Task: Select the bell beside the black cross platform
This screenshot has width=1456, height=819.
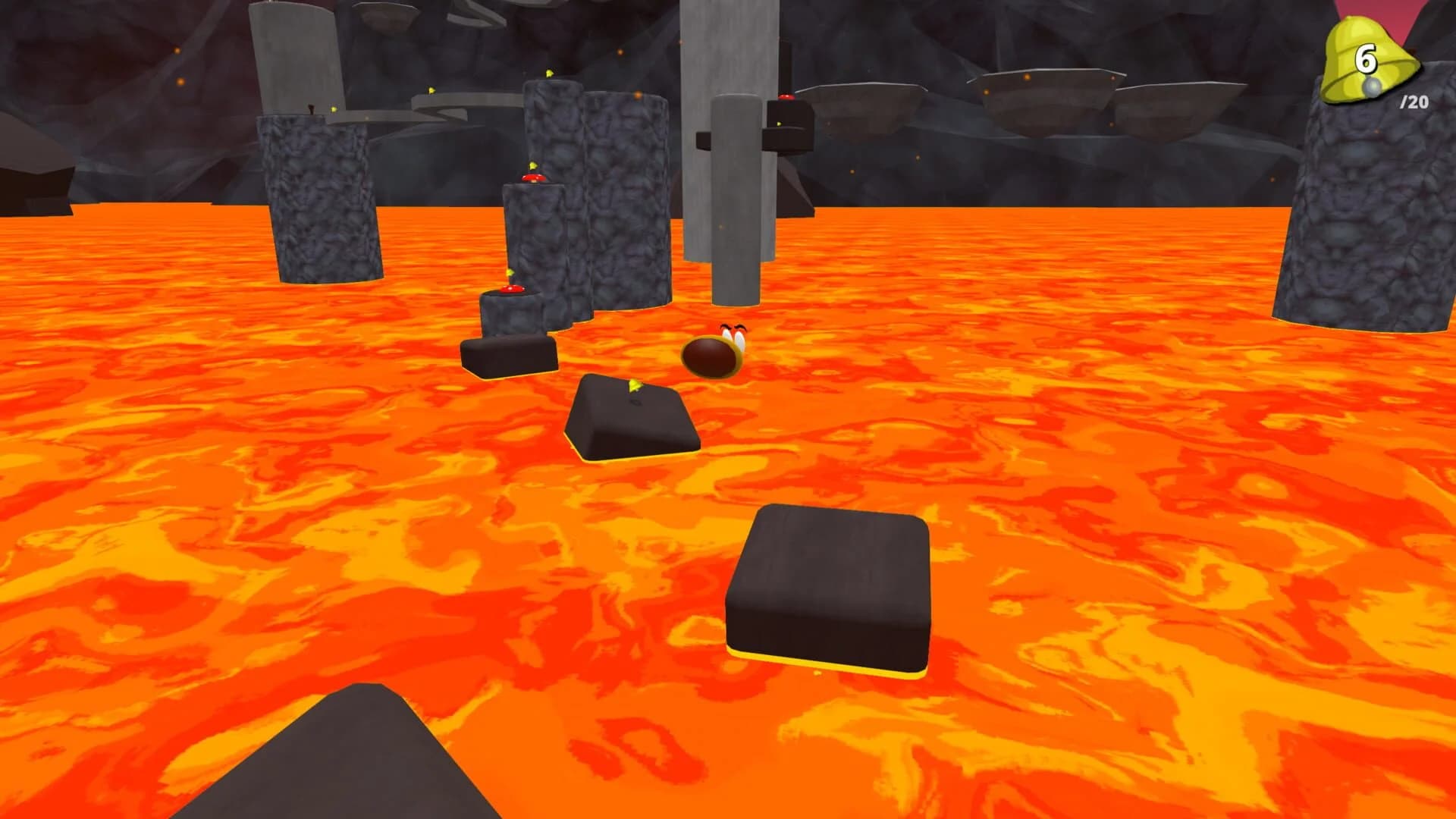Action: (780, 124)
